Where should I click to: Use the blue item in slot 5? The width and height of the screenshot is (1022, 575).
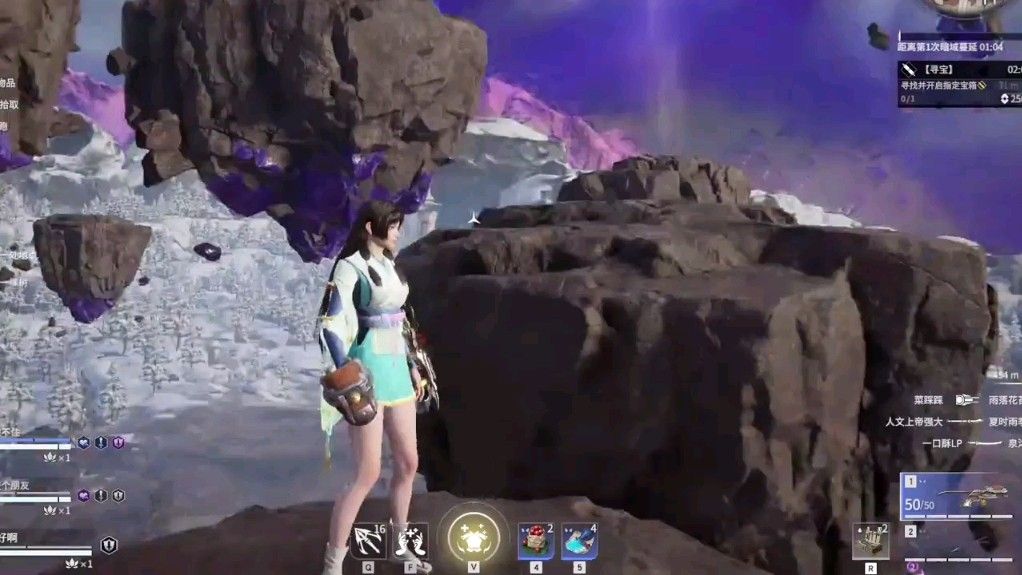coord(579,541)
